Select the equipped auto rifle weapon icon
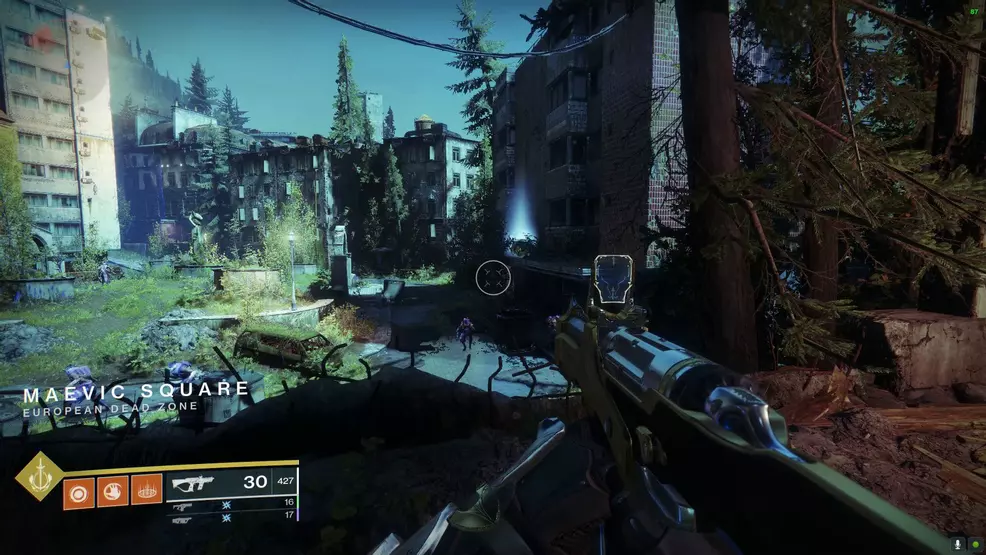986x555 pixels. pyautogui.click(x=192, y=483)
